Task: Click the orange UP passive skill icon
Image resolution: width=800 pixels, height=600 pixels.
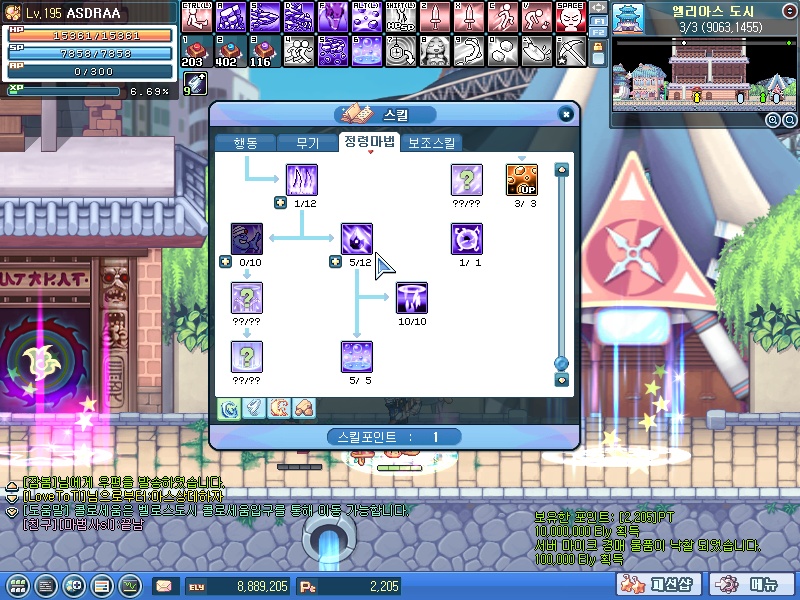Action: [521, 181]
